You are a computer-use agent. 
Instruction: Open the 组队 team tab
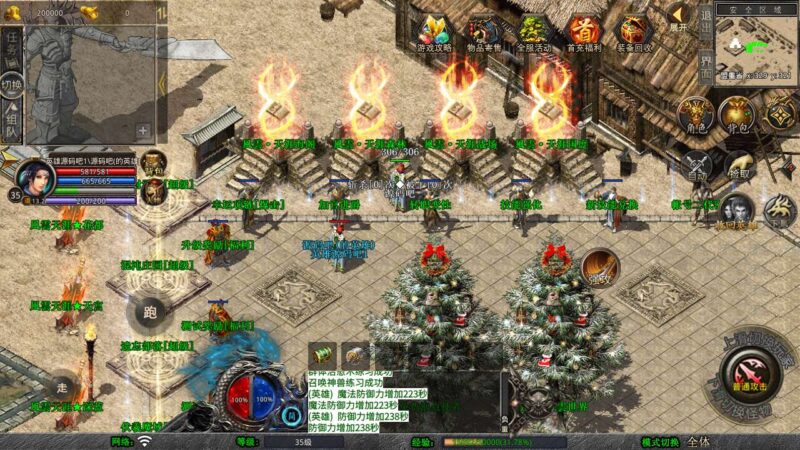[11, 123]
